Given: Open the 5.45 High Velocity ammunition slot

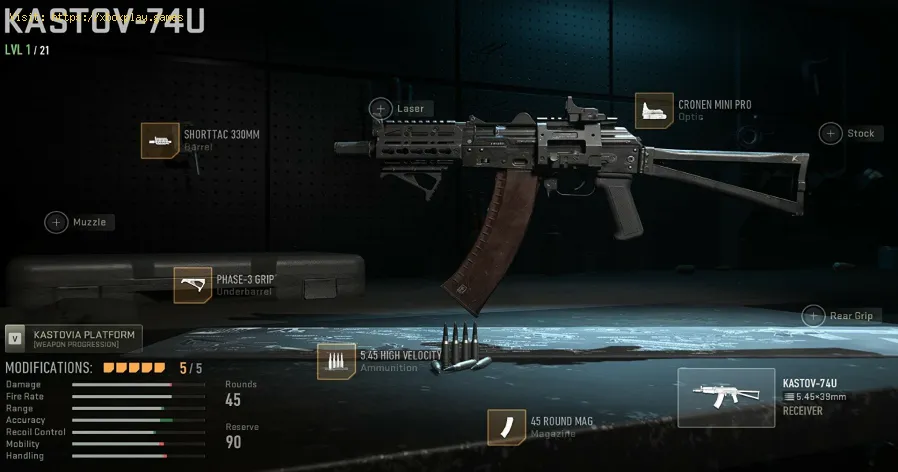Looking at the screenshot, I should [x=336, y=361].
